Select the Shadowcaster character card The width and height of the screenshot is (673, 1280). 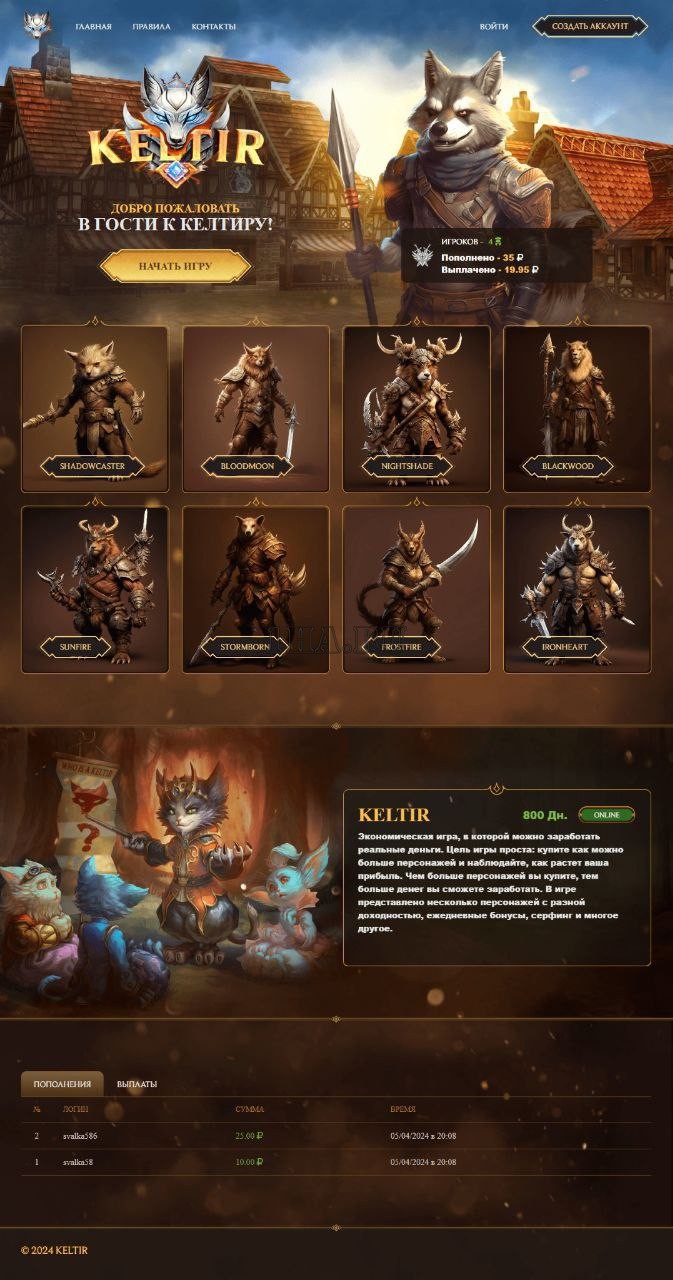(95, 408)
